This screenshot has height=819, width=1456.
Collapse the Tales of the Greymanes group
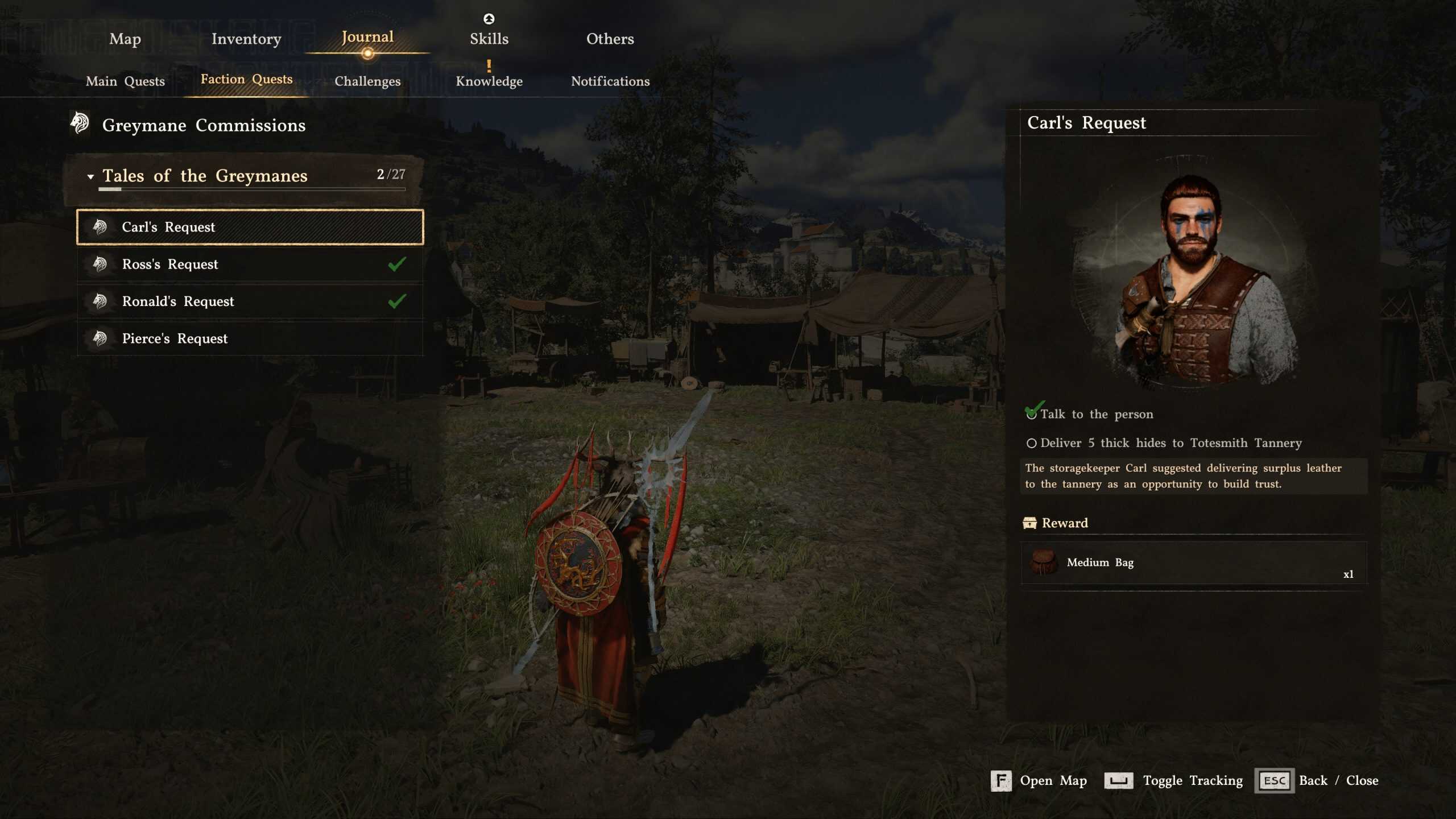tap(90, 176)
